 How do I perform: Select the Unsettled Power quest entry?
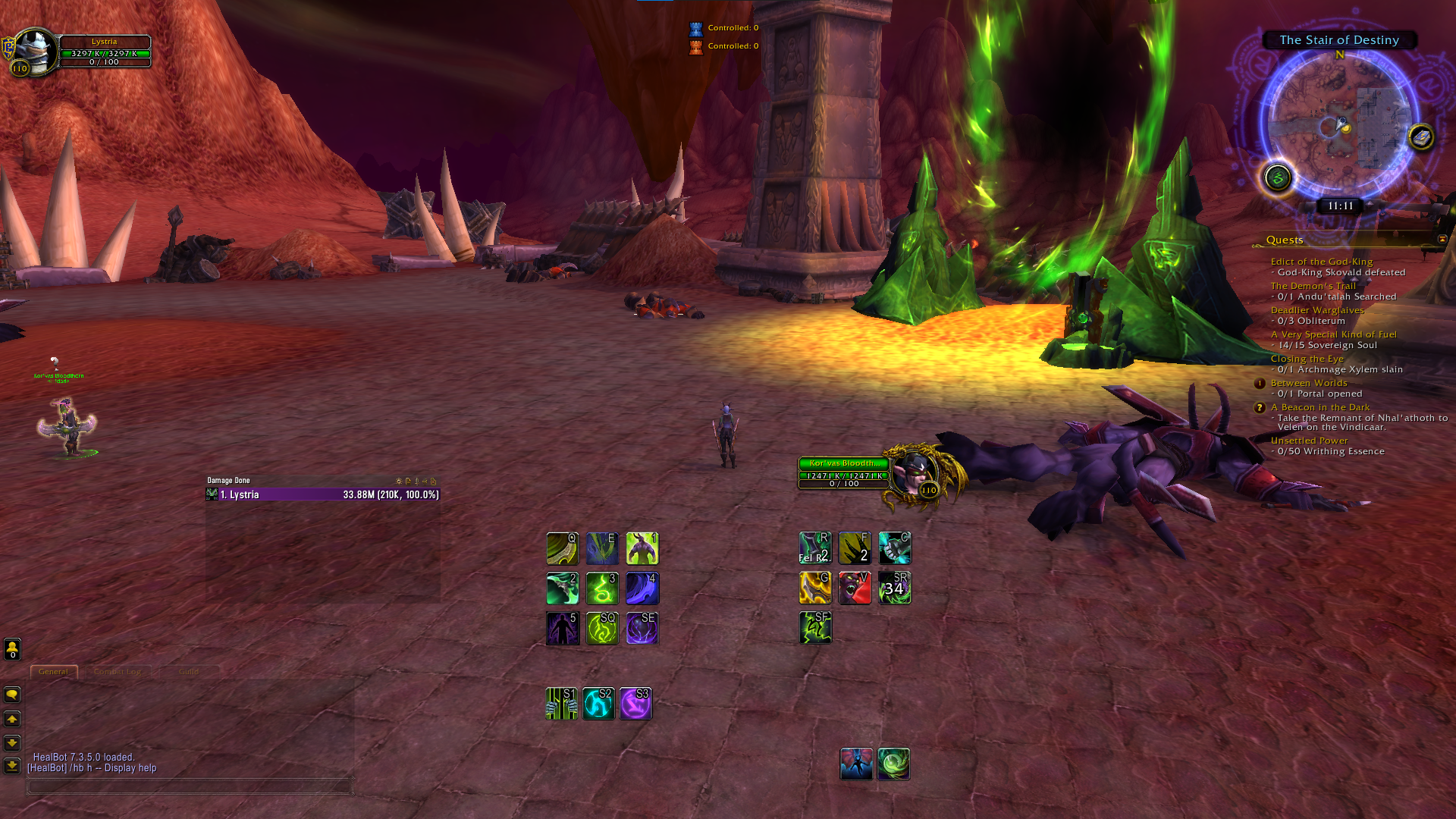1309,441
